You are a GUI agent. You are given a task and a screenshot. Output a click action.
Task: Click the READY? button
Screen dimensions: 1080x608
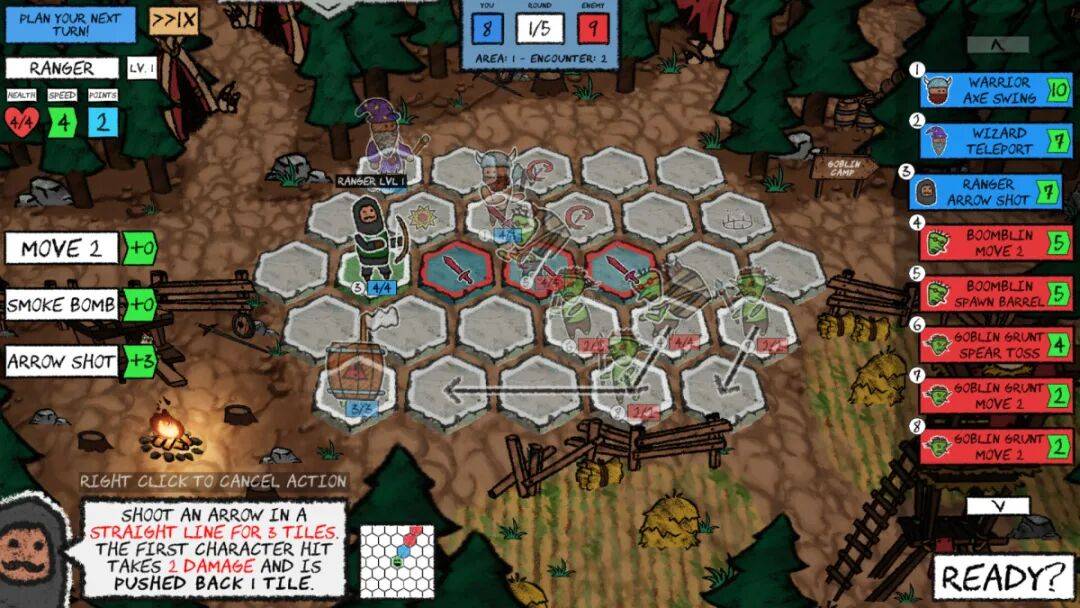(1002, 577)
